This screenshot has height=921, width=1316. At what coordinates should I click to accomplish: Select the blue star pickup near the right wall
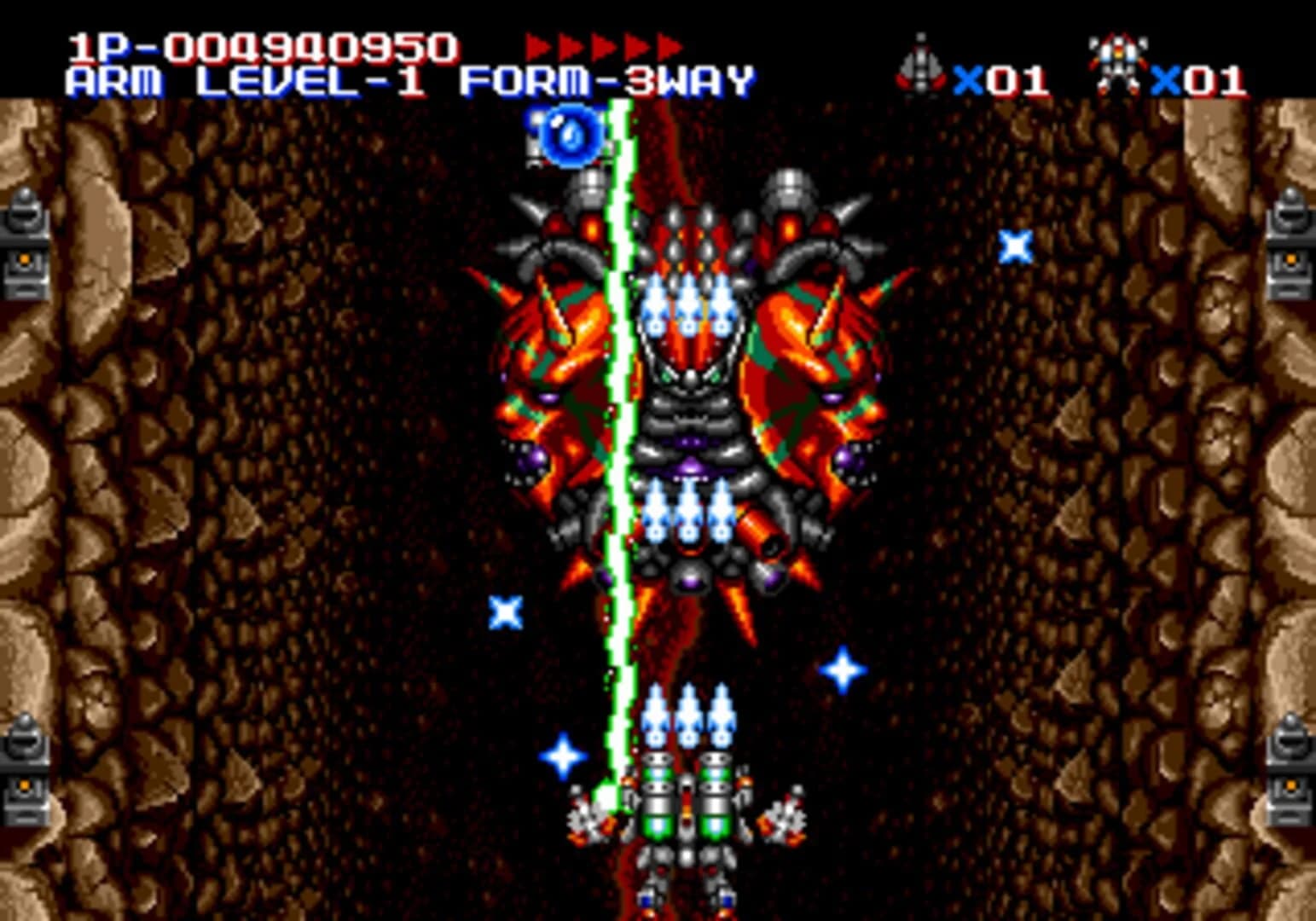[x=1015, y=246]
